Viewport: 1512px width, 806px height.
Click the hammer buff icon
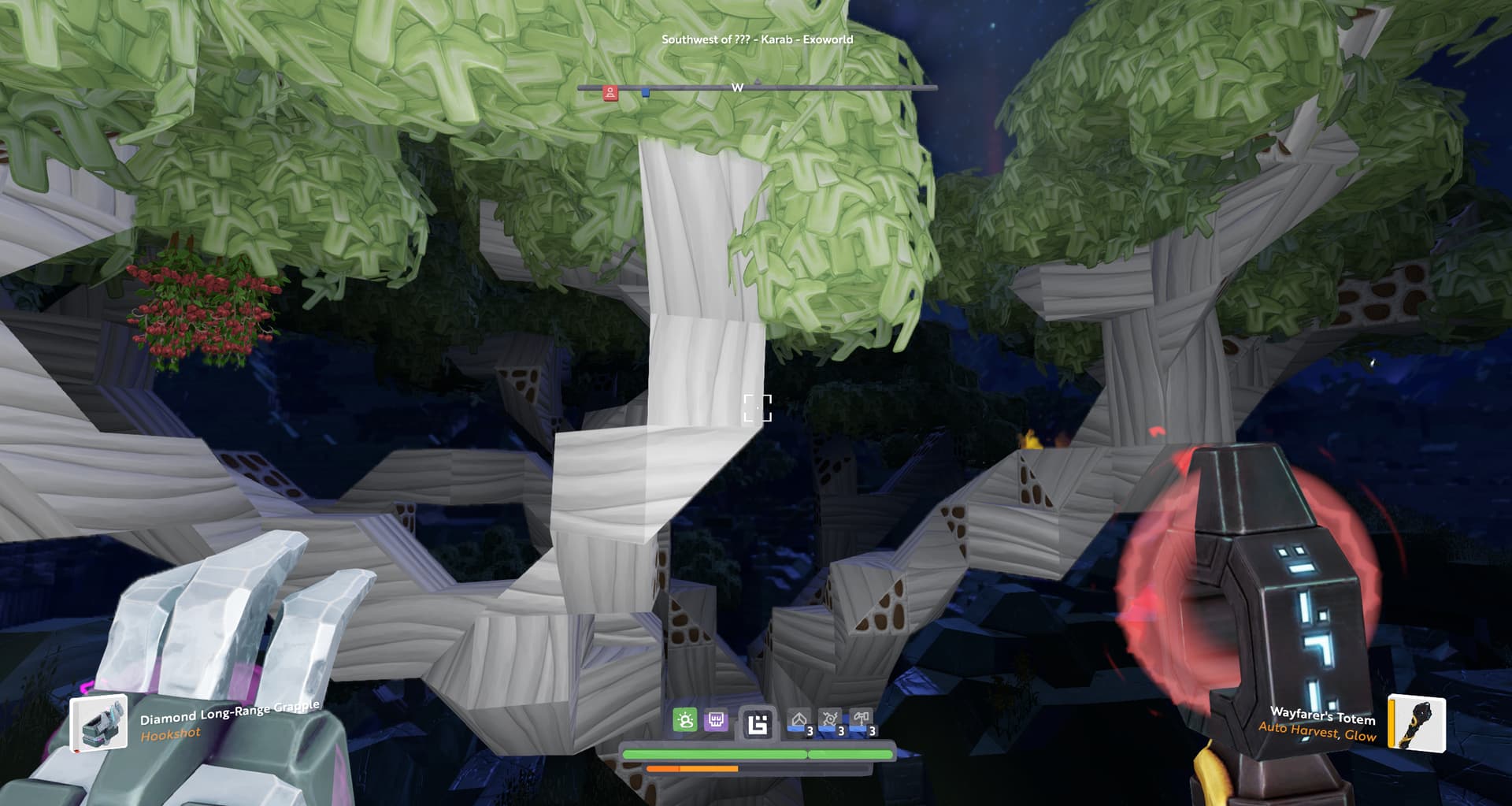[x=862, y=721]
